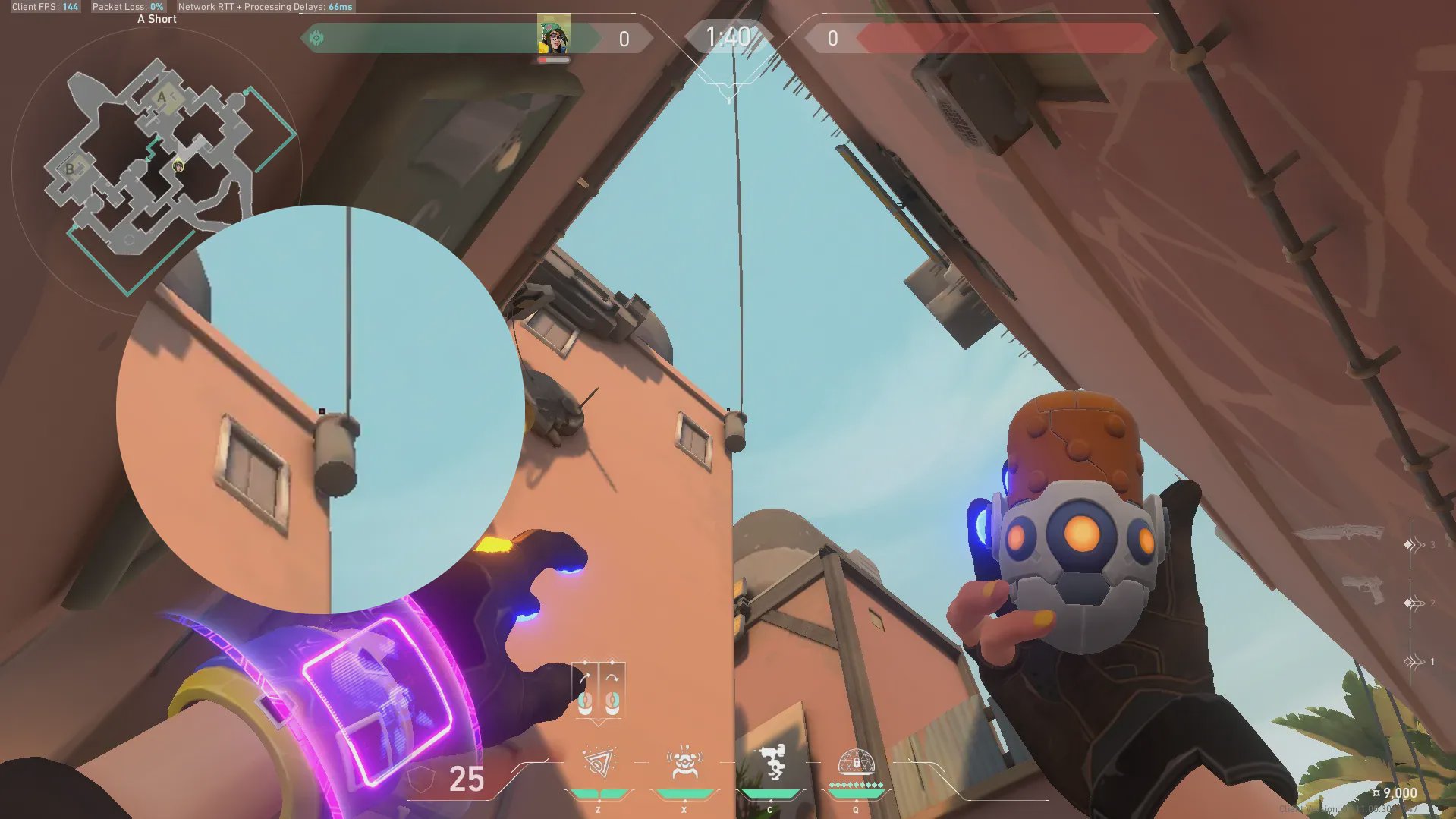Select the pistol sidearm in the weapon list
The width and height of the screenshot is (1456, 819).
click(x=1363, y=588)
